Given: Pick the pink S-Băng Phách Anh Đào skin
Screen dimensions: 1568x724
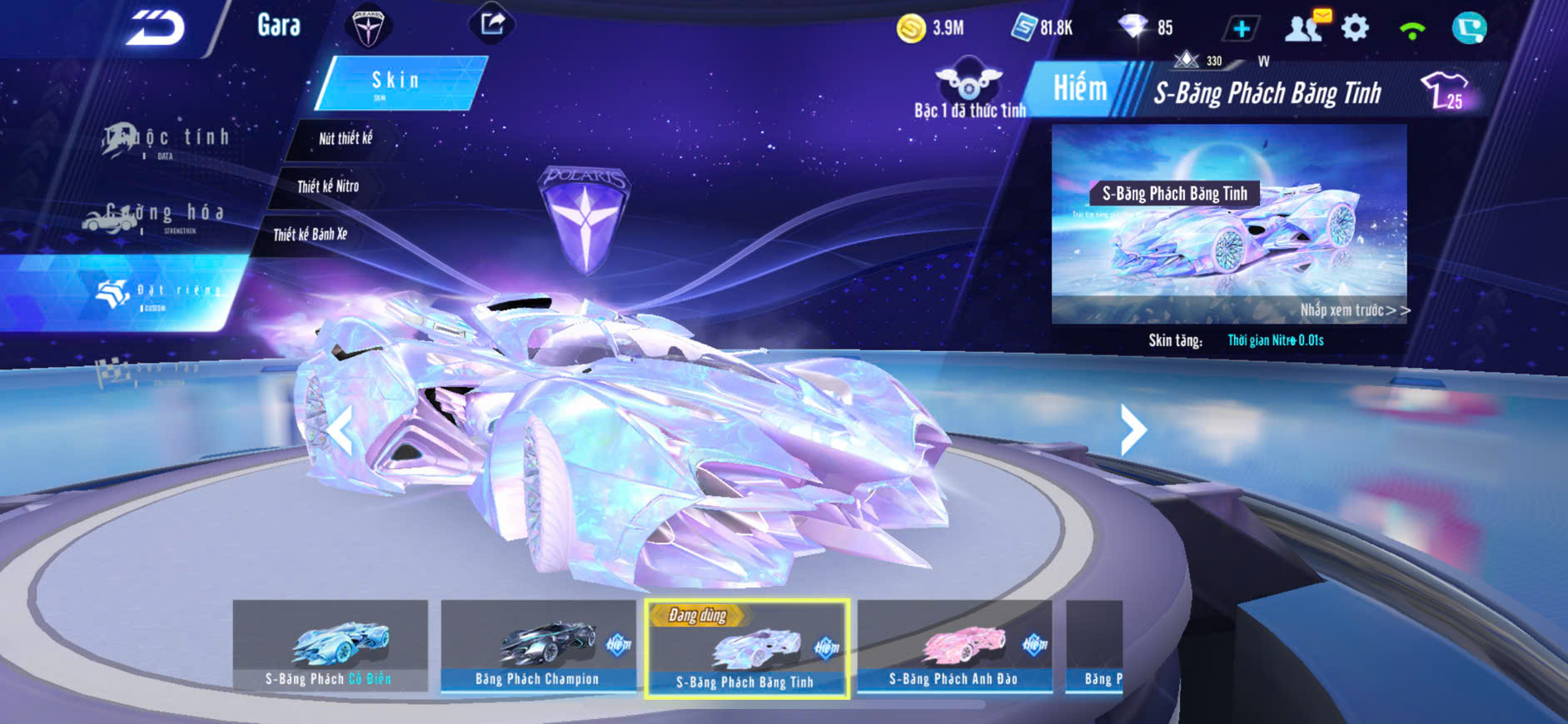Looking at the screenshot, I should click(x=954, y=646).
